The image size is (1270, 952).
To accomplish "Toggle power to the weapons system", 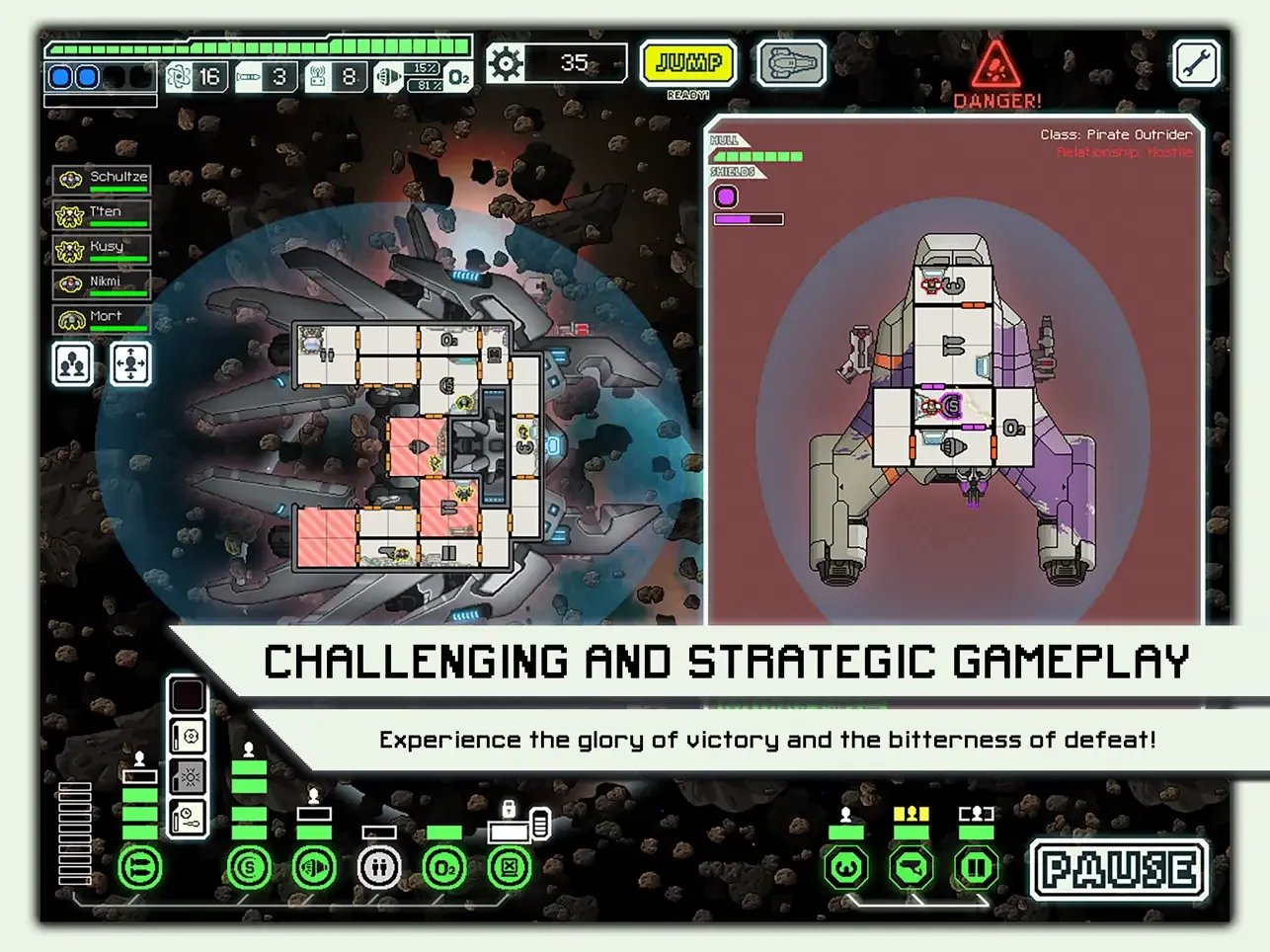I will pos(140,868).
